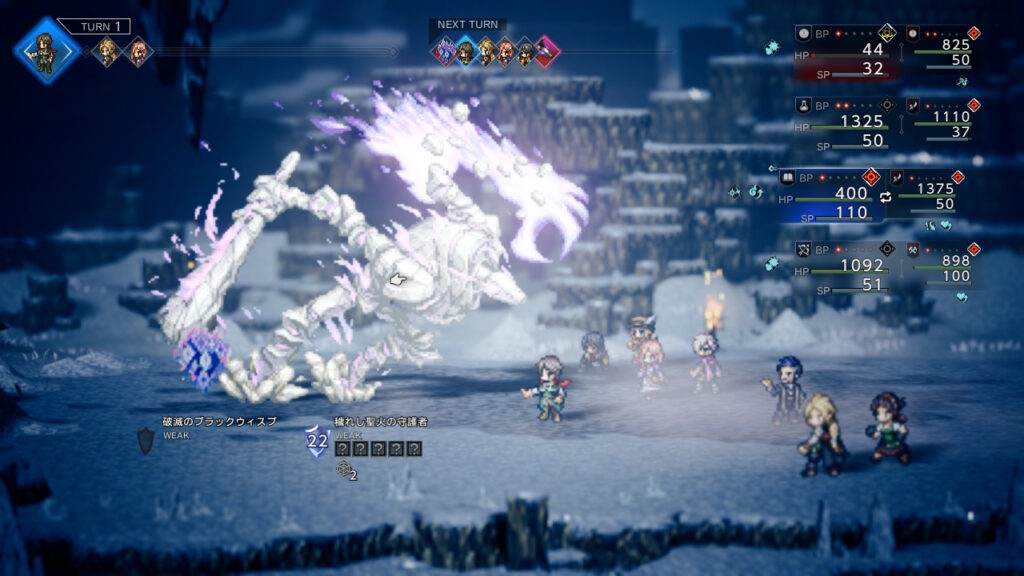Click the red enemy icon ending the Next Turn order
This screenshot has width=1024, height=576.
545,51
